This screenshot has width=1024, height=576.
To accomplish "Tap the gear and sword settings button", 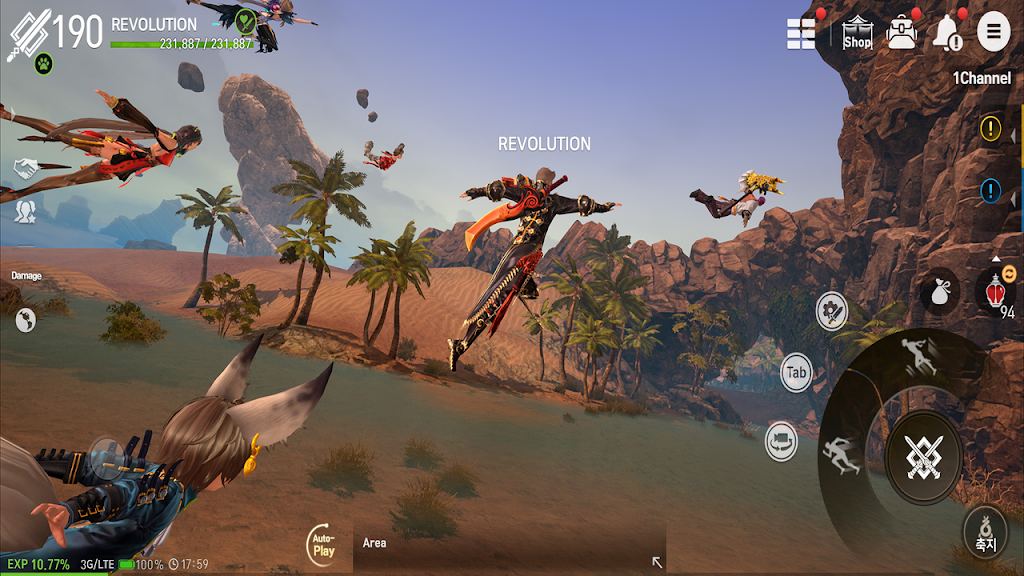I will click(x=832, y=311).
